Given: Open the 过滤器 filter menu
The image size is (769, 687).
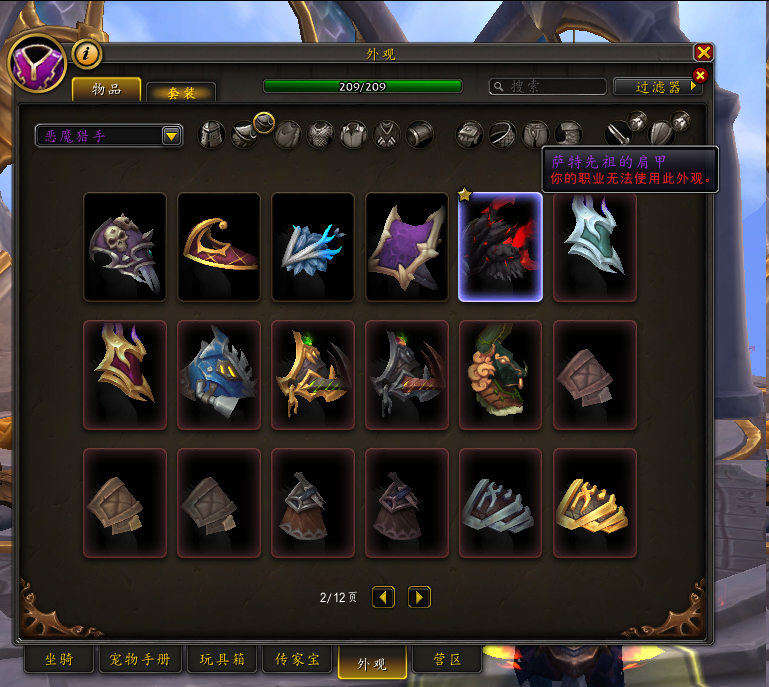Looking at the screenshot, I should pyautogui.click(x=657, y=87).
